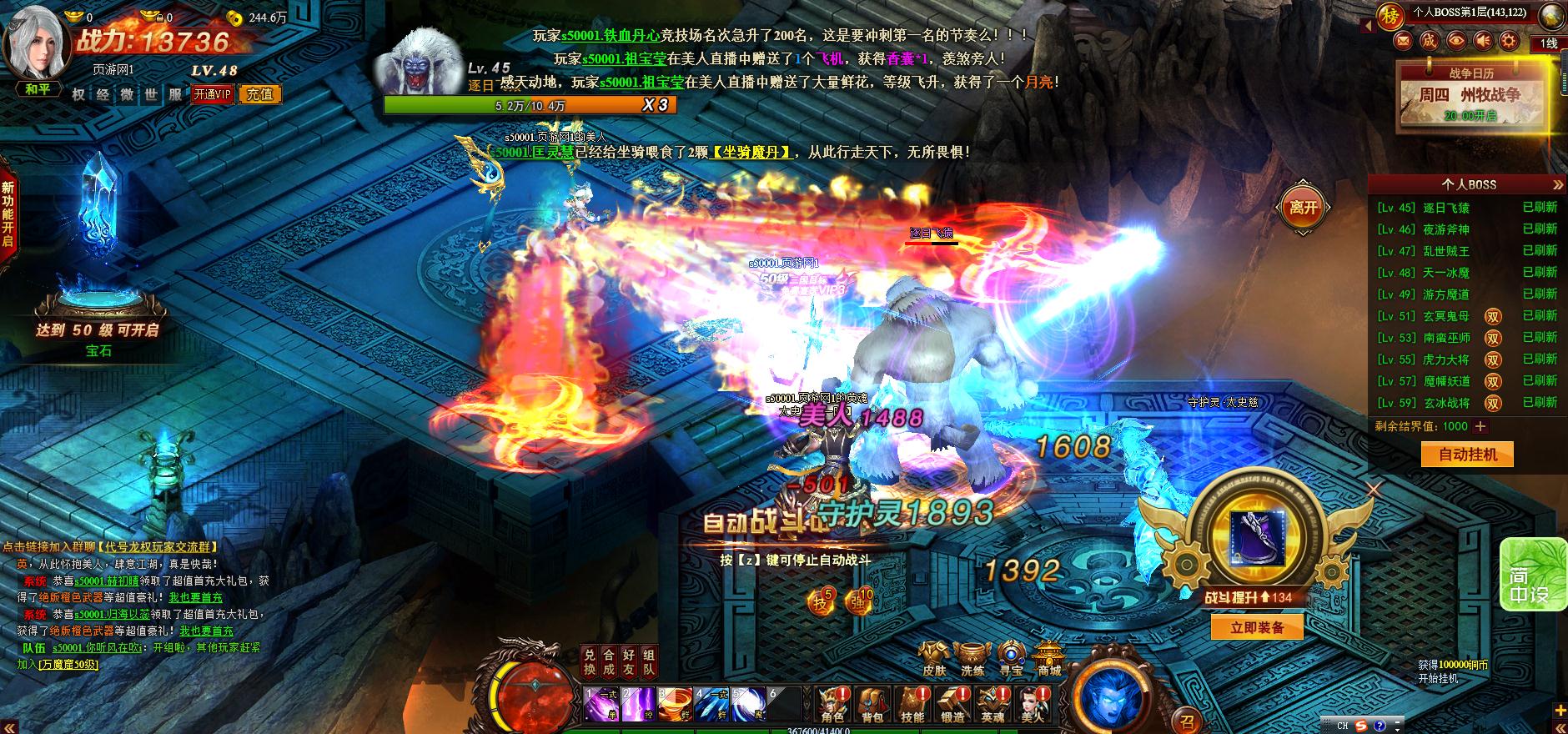Open the gear settings icon
Viewport: 1568px width, 734px height.
pyautogui.click(x=1508, y=40)
